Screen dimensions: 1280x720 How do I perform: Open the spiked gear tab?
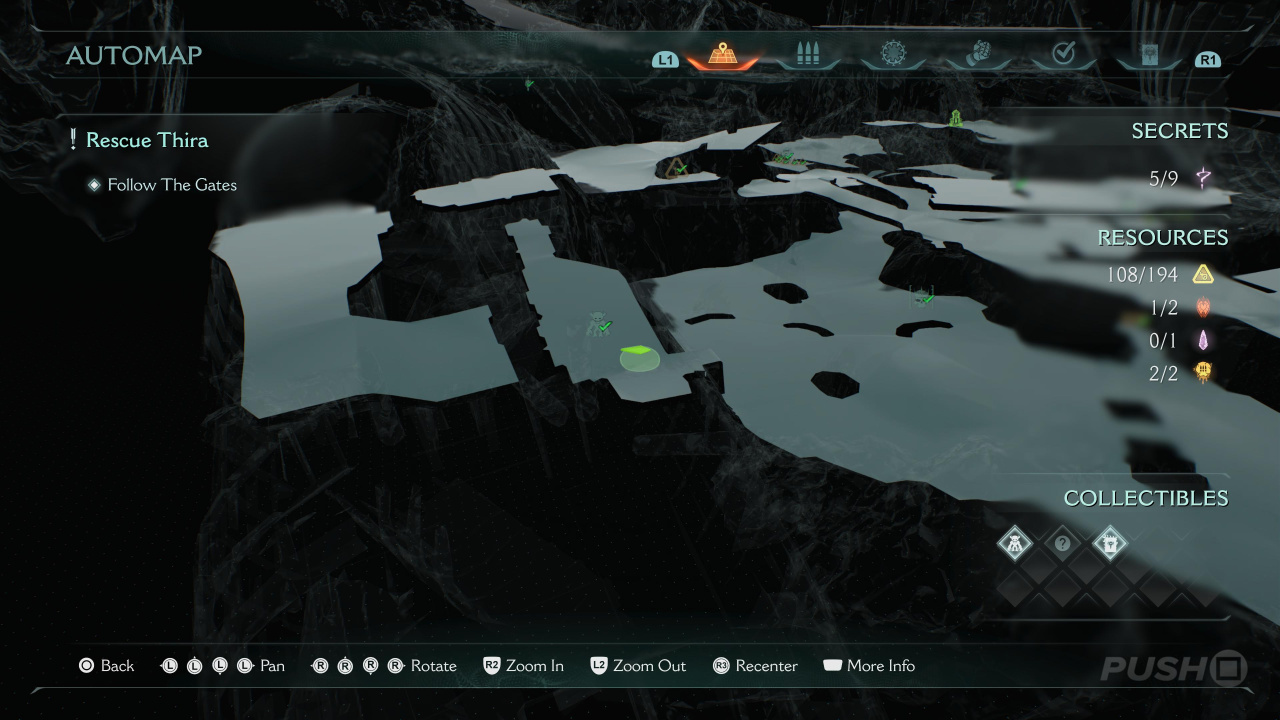click(x=892, y=54)
